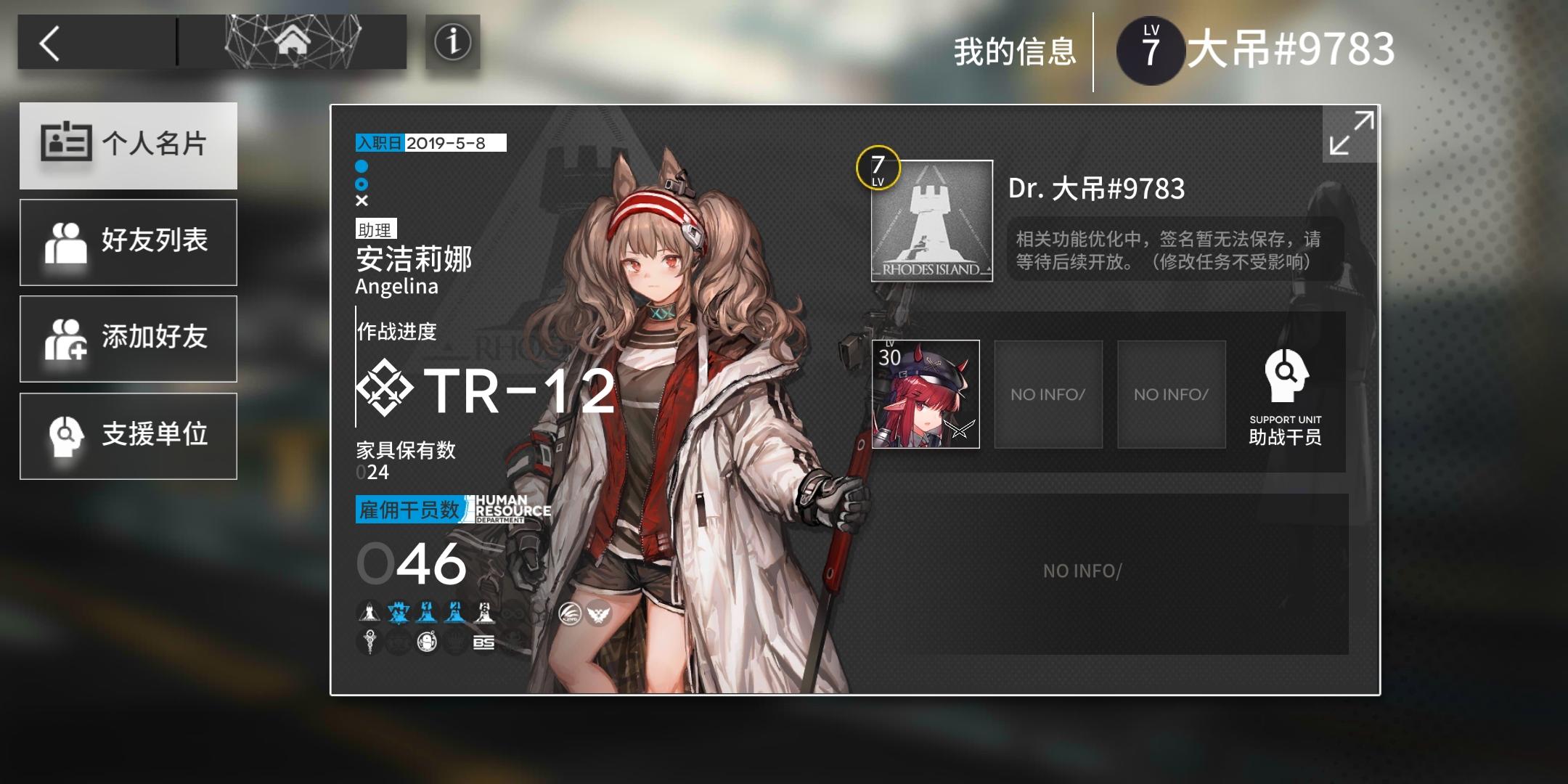
Task: Click the 添加好友 add-friend icon
Action: [x=66, y=338]
